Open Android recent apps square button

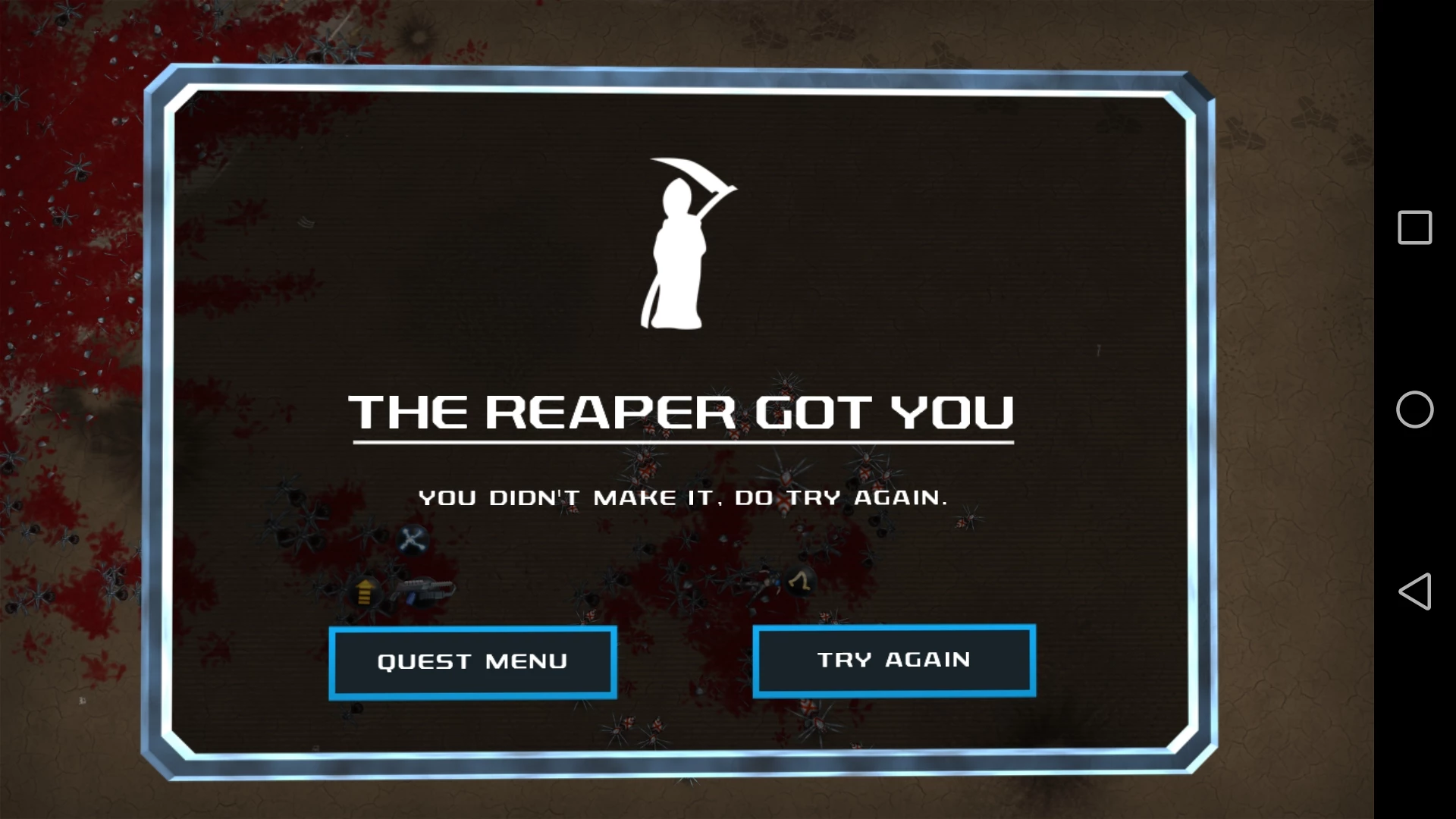point(1414,227)
